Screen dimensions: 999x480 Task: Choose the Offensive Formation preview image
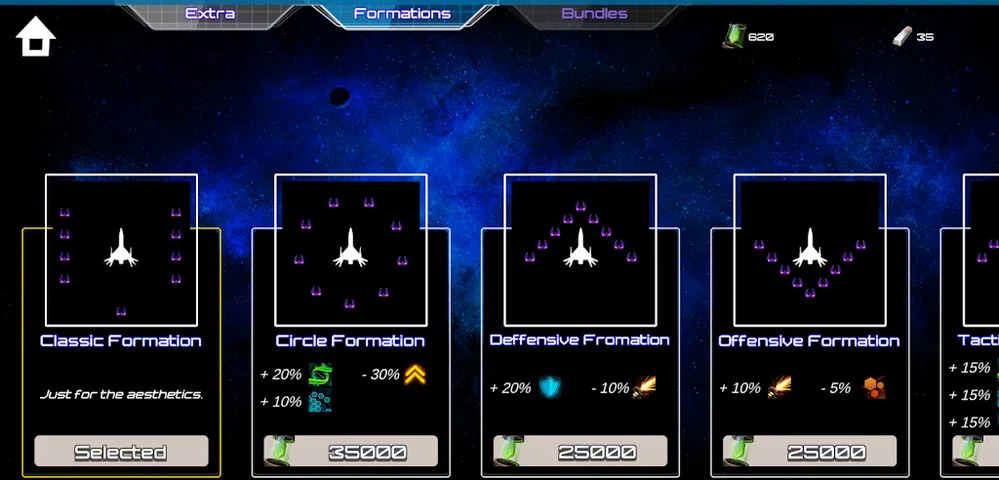pyautogui.click(x=809, y=250)
